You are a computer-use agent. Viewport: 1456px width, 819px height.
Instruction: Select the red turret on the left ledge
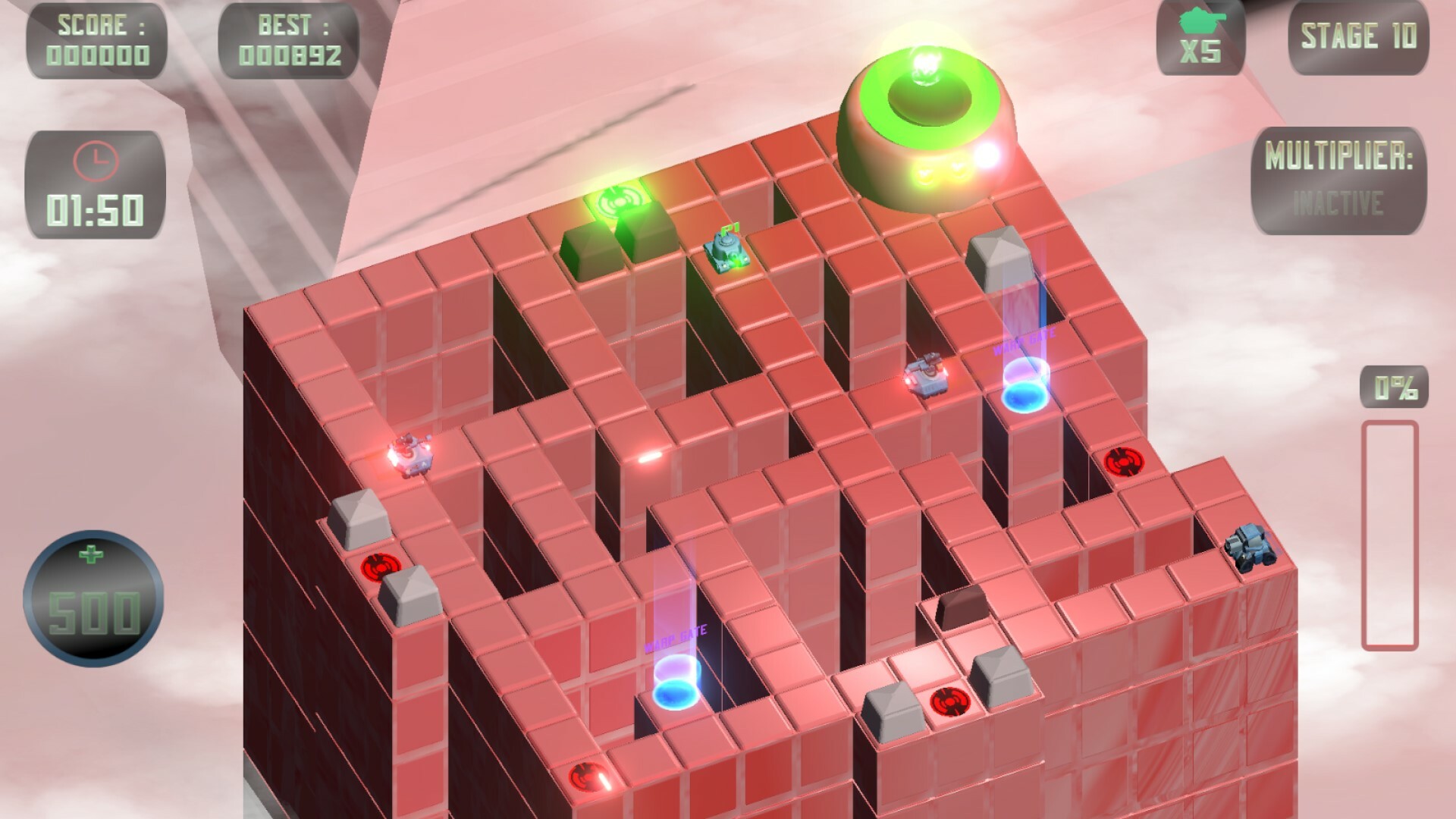[409, 456]
